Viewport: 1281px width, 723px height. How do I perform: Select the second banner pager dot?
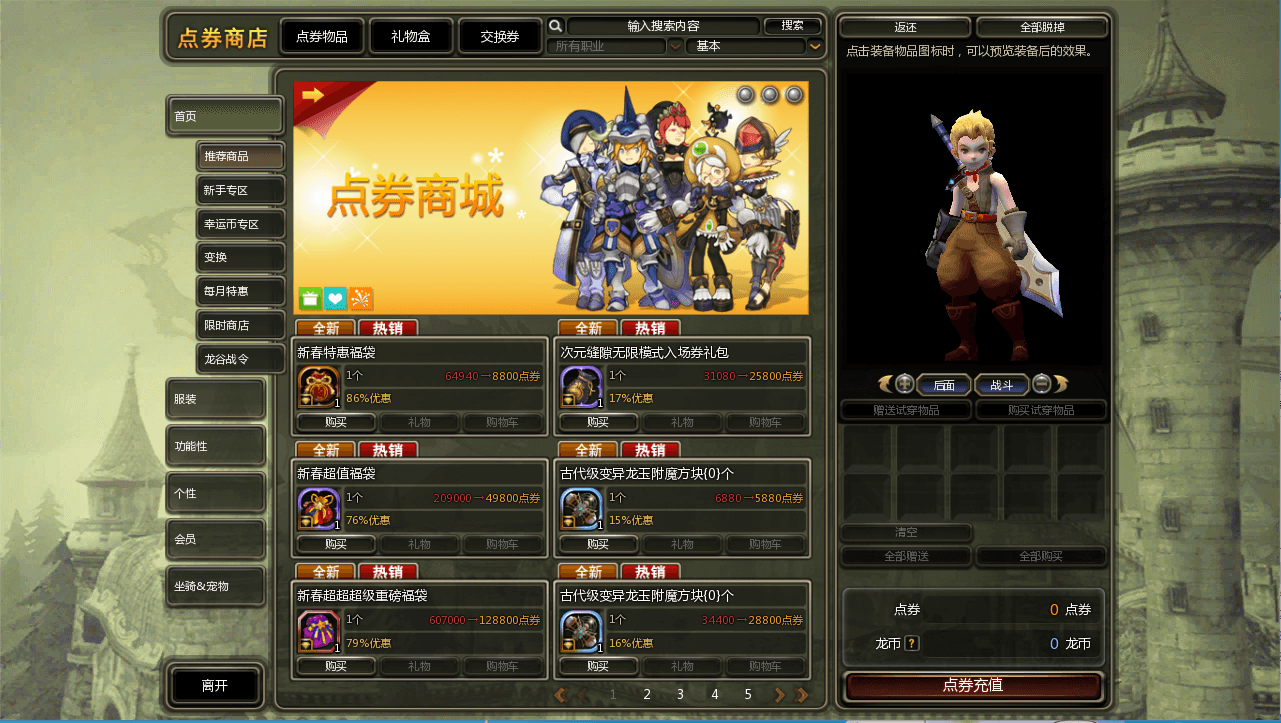pyautogui.click(x=770, y=94)
